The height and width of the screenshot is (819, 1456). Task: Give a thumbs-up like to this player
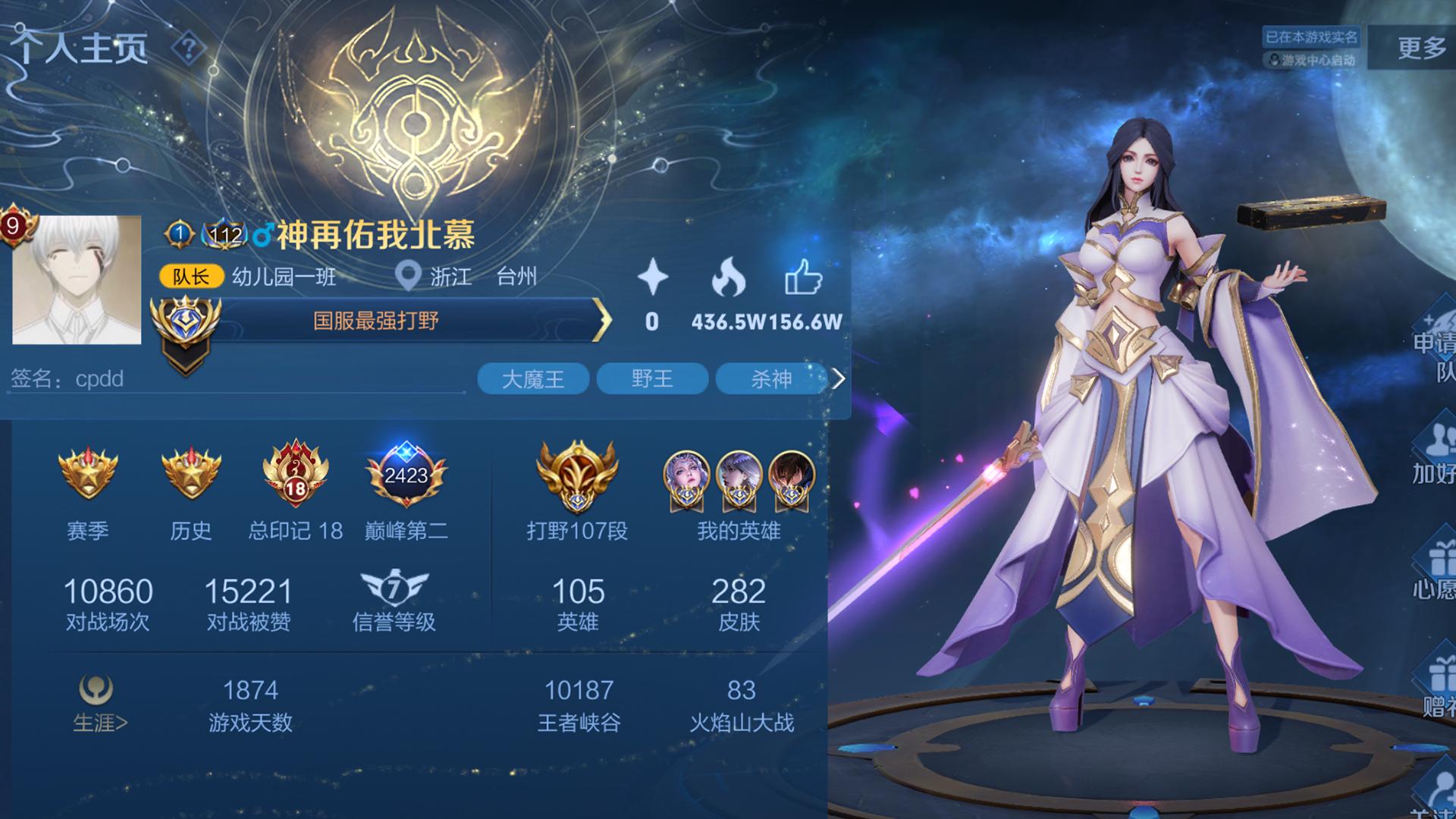click(803, 278)
